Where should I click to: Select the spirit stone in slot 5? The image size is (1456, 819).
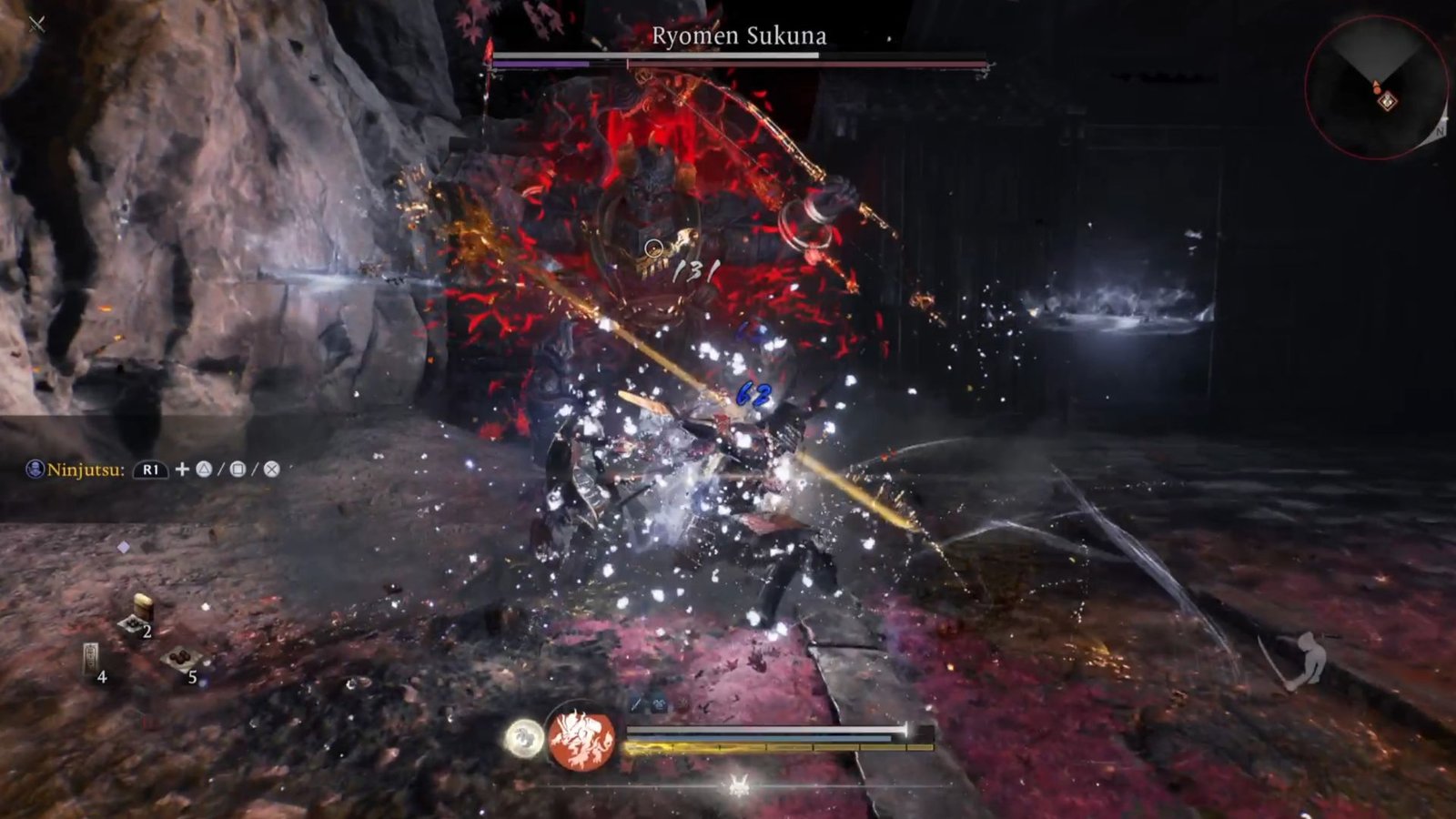click(180, 659)
